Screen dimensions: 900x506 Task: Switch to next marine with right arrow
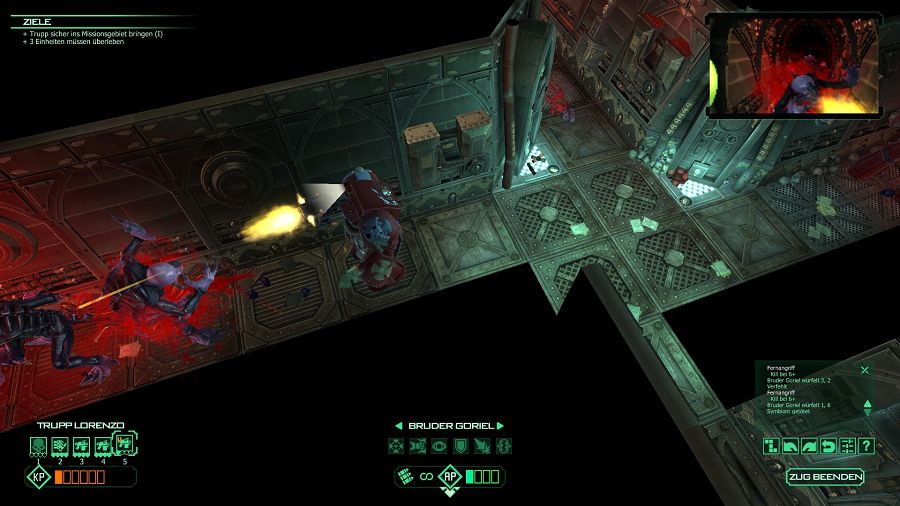[x=500, y=426]
